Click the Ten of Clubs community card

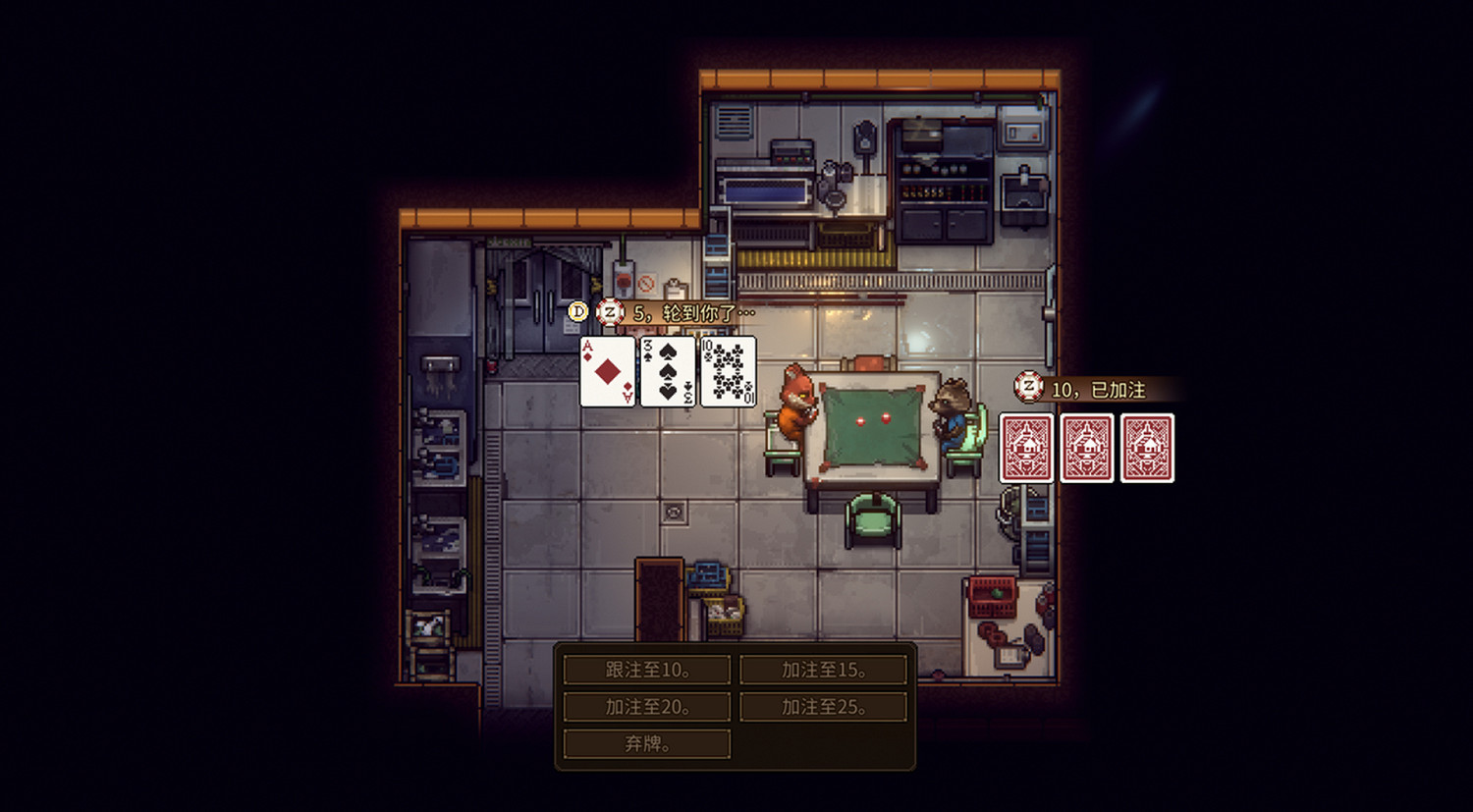click(x=730, y=372)
